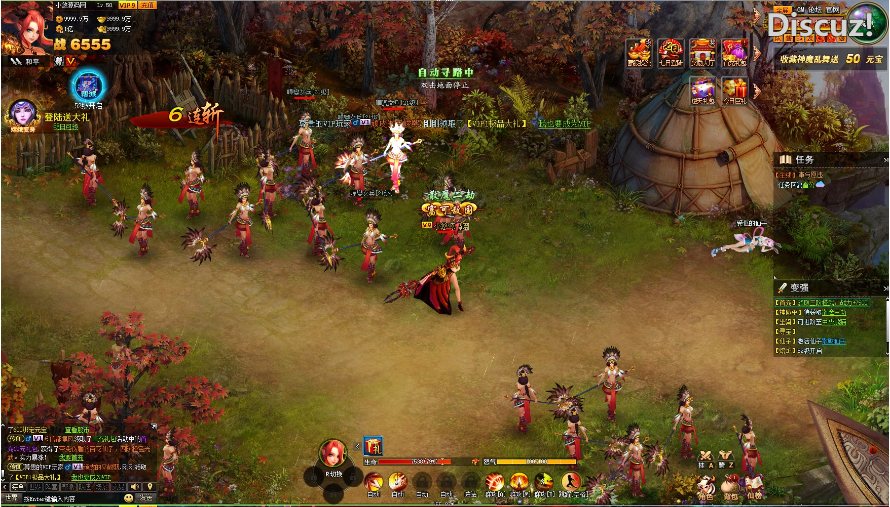Open the red fan 七月 event icon
The width and height of the screenshot is (890, 507).
pyautogui.click(x=670, y=52)
